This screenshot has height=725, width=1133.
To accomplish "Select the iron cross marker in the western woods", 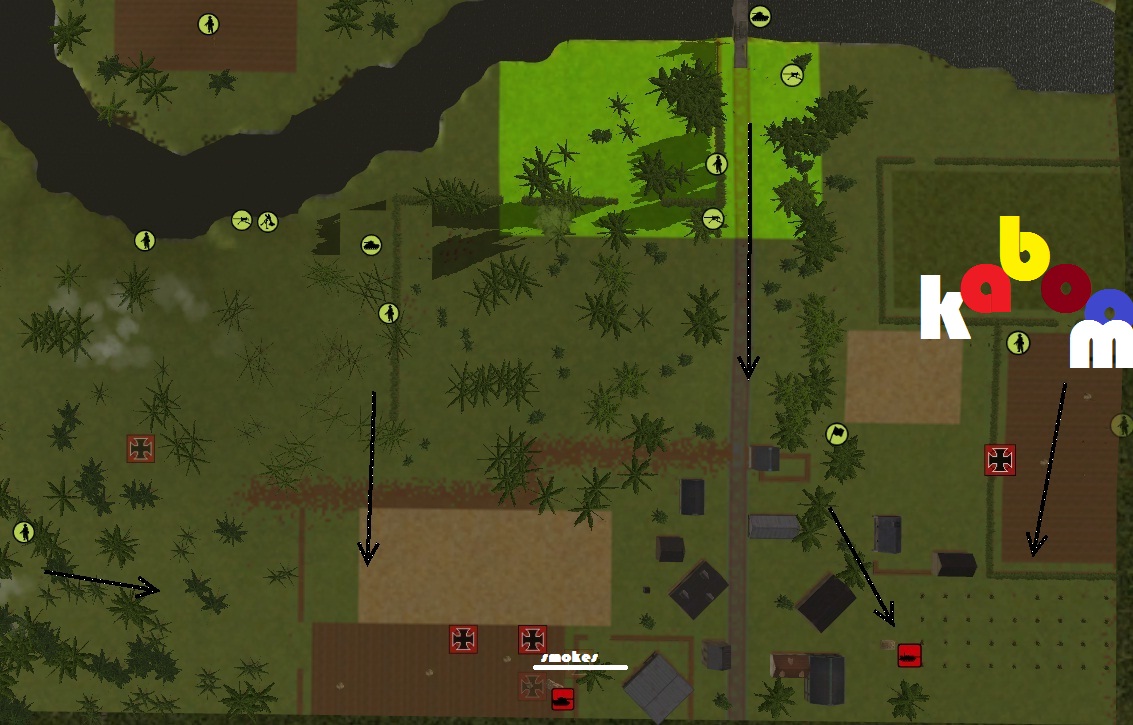I will tap(141, 449).
